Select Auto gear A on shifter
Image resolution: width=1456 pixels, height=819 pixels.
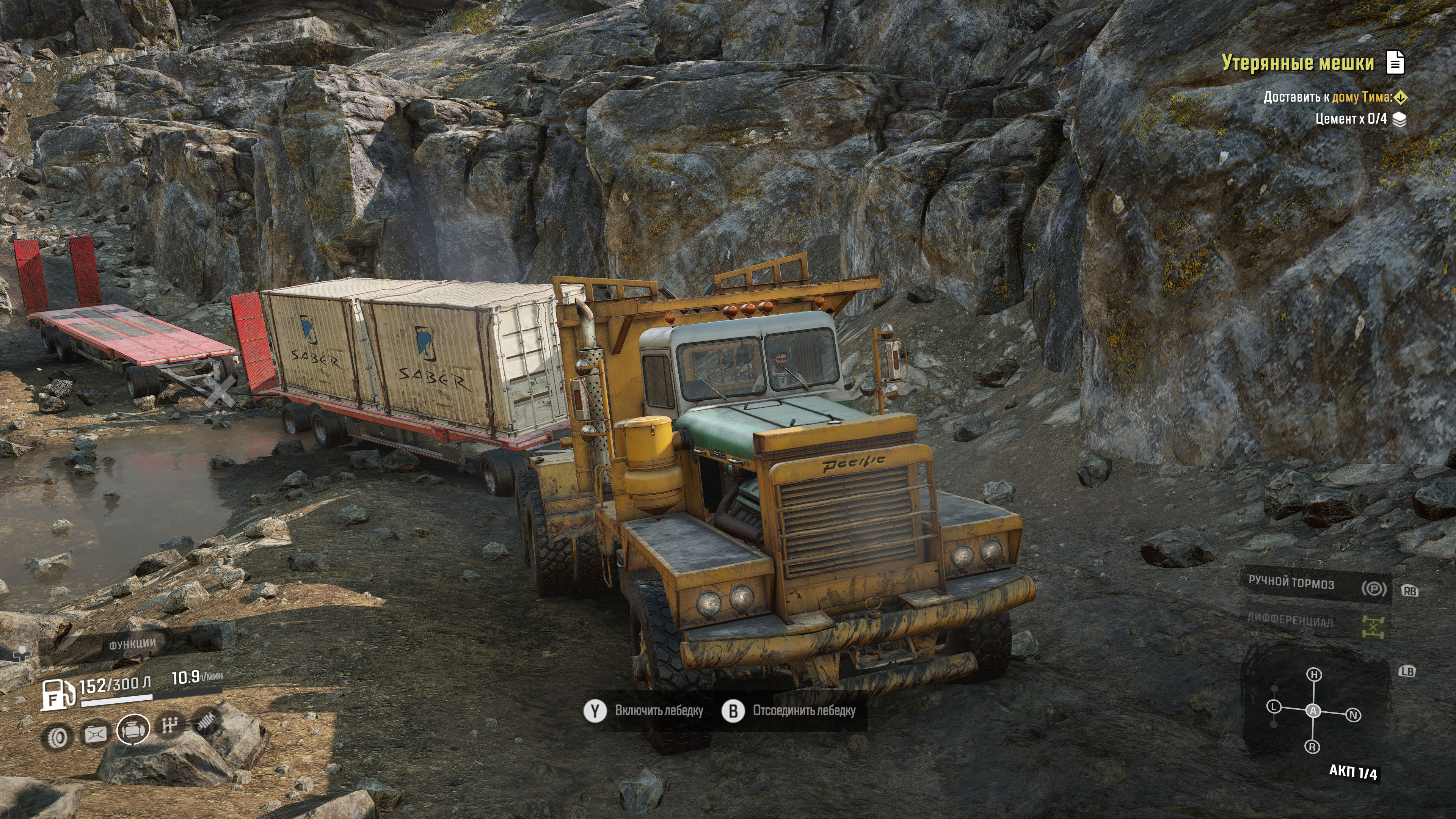point(1313,711)
